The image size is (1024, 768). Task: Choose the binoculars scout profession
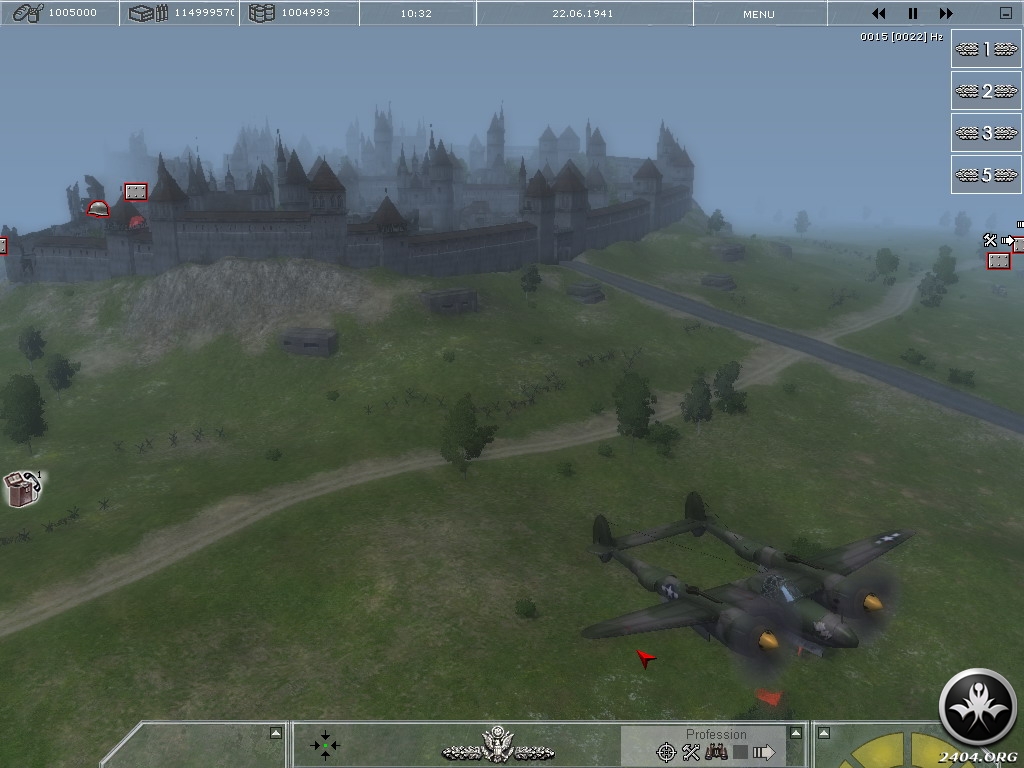point(716,752)
